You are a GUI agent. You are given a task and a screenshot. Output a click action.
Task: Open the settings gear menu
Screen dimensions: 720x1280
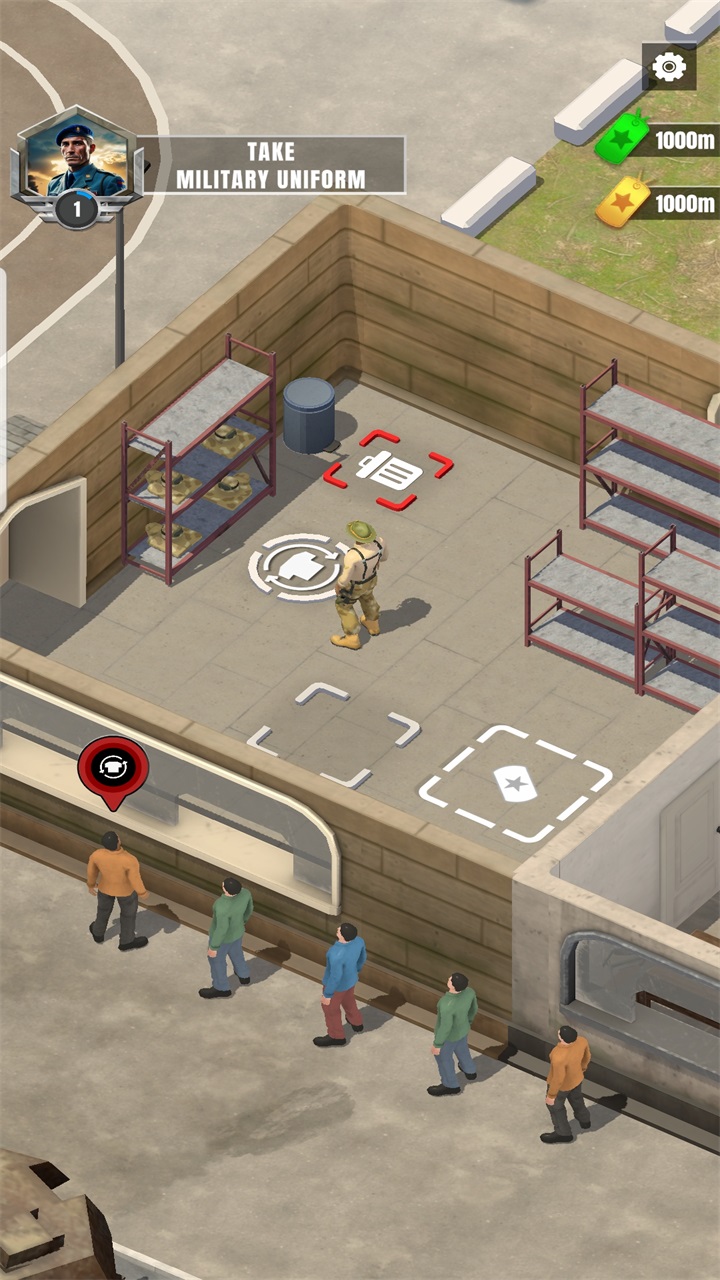pos(669,67)
